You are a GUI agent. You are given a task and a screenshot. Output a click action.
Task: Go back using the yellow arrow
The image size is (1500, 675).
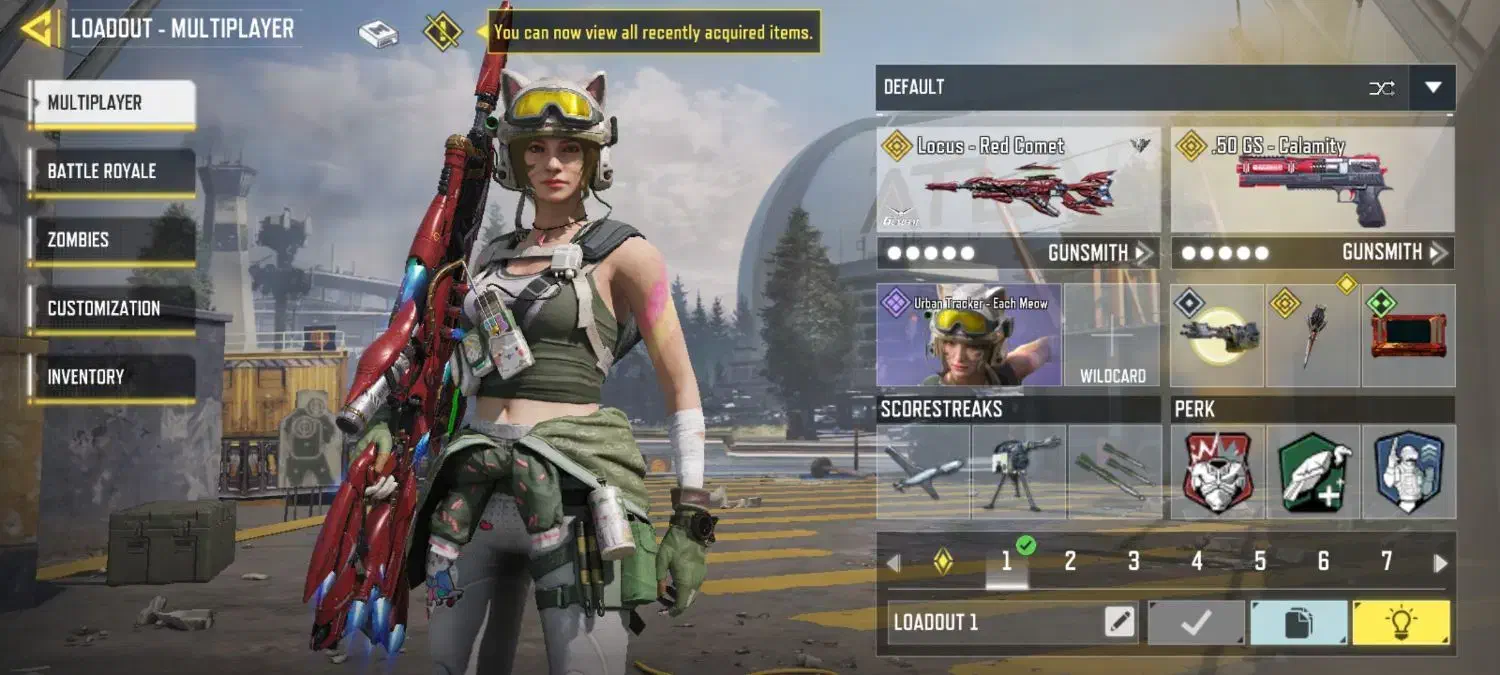coord(36,29)
